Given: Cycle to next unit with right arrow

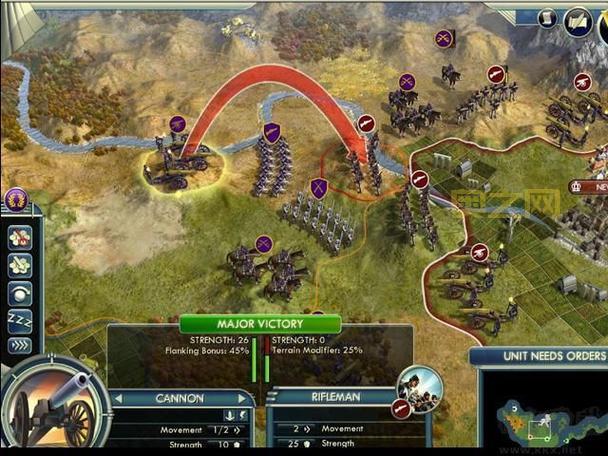Looking at the screenshot, I should pos(243,398).
